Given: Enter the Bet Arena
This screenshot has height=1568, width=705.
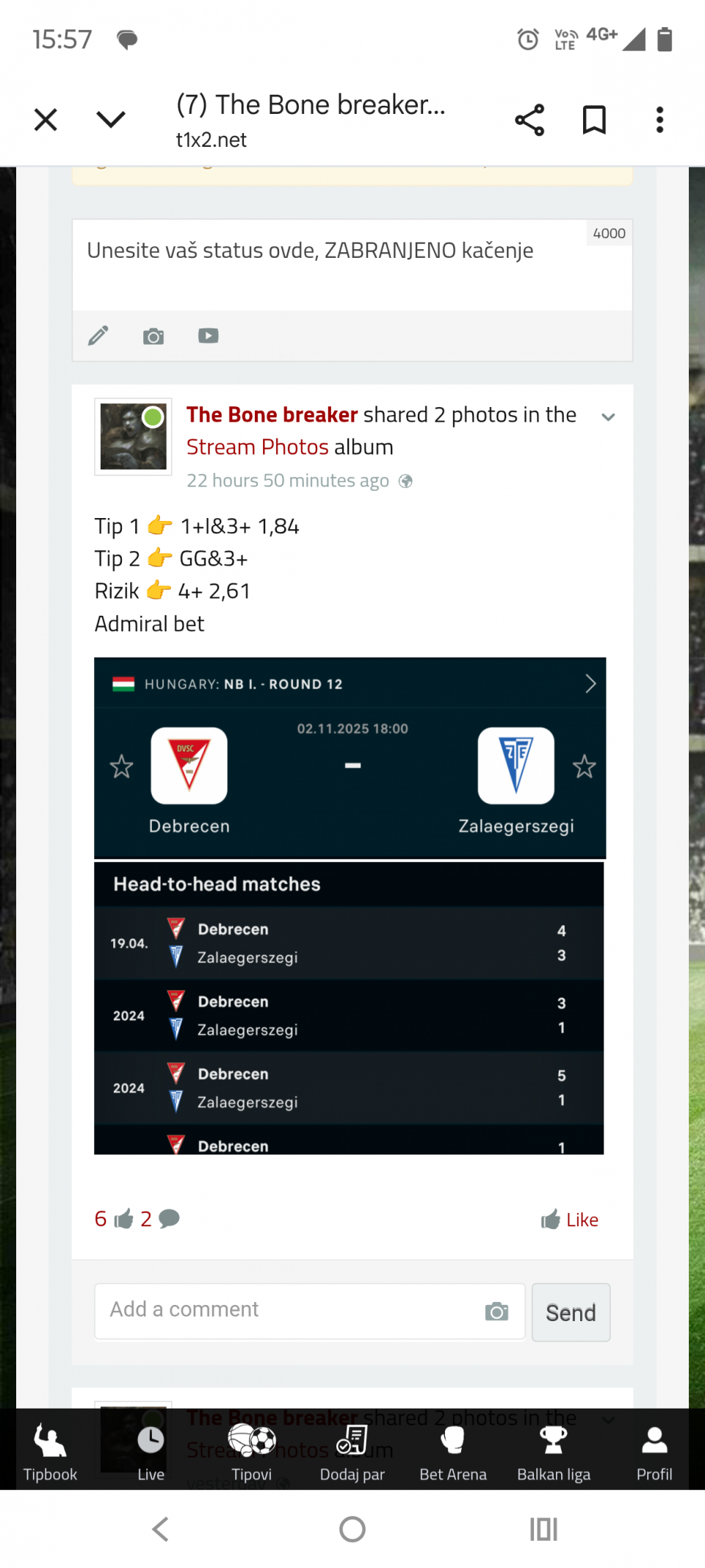Looking at the screenshot, I should (453, 1452).
